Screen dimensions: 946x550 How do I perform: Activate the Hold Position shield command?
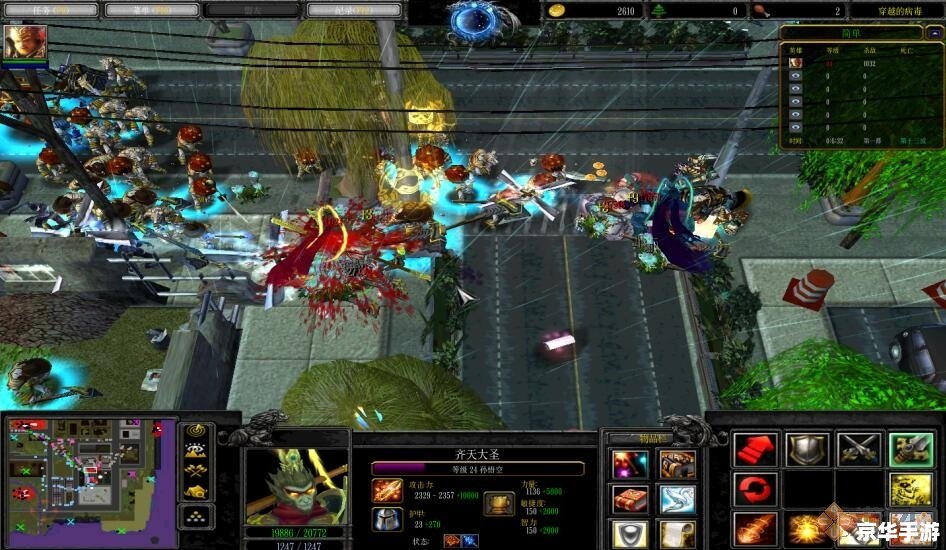coord(806,450)
